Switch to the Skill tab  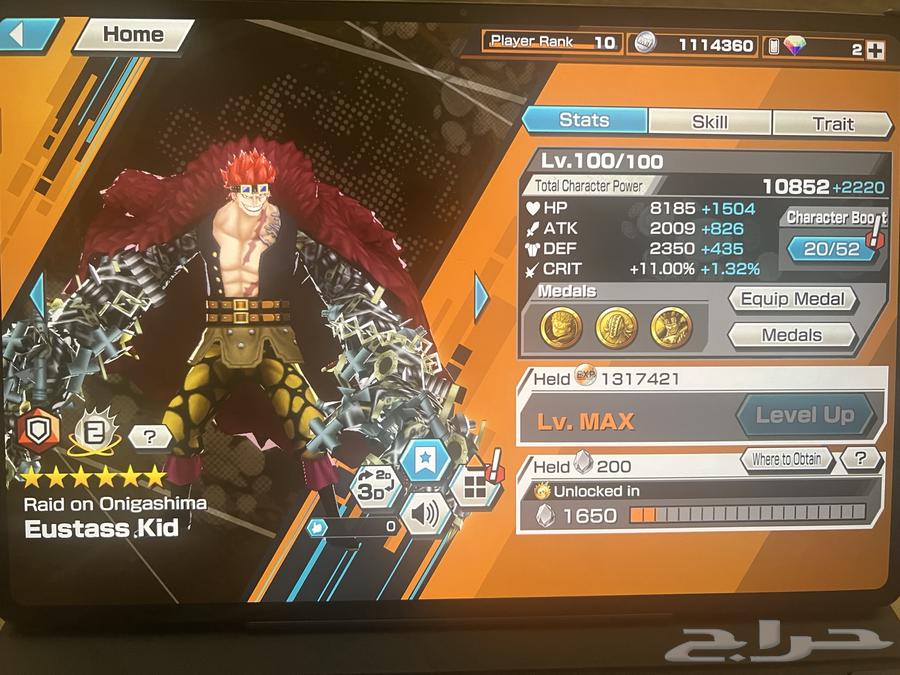pyautogui.click(x=709, y=122)
